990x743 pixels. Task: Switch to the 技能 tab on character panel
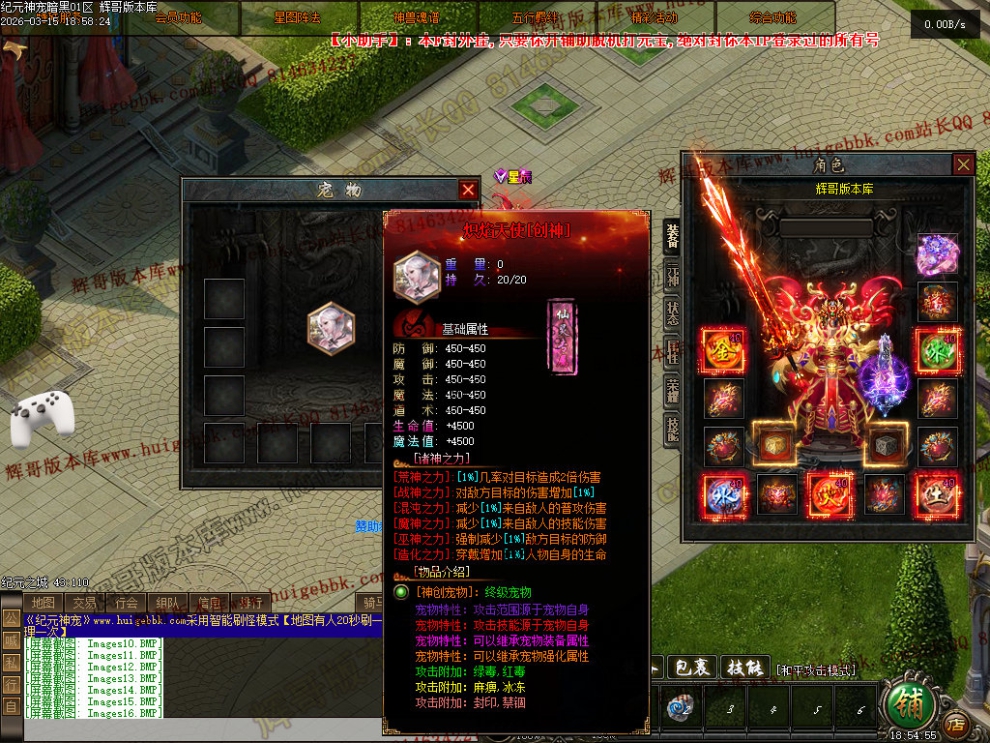[x=673, y=428]
